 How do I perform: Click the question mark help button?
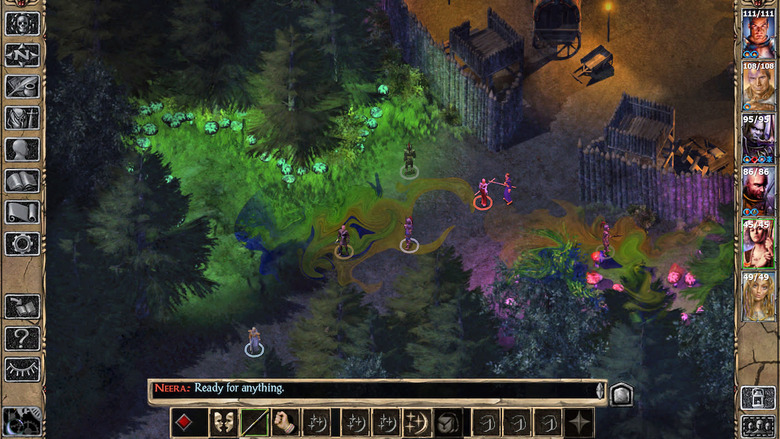point(22,338)
